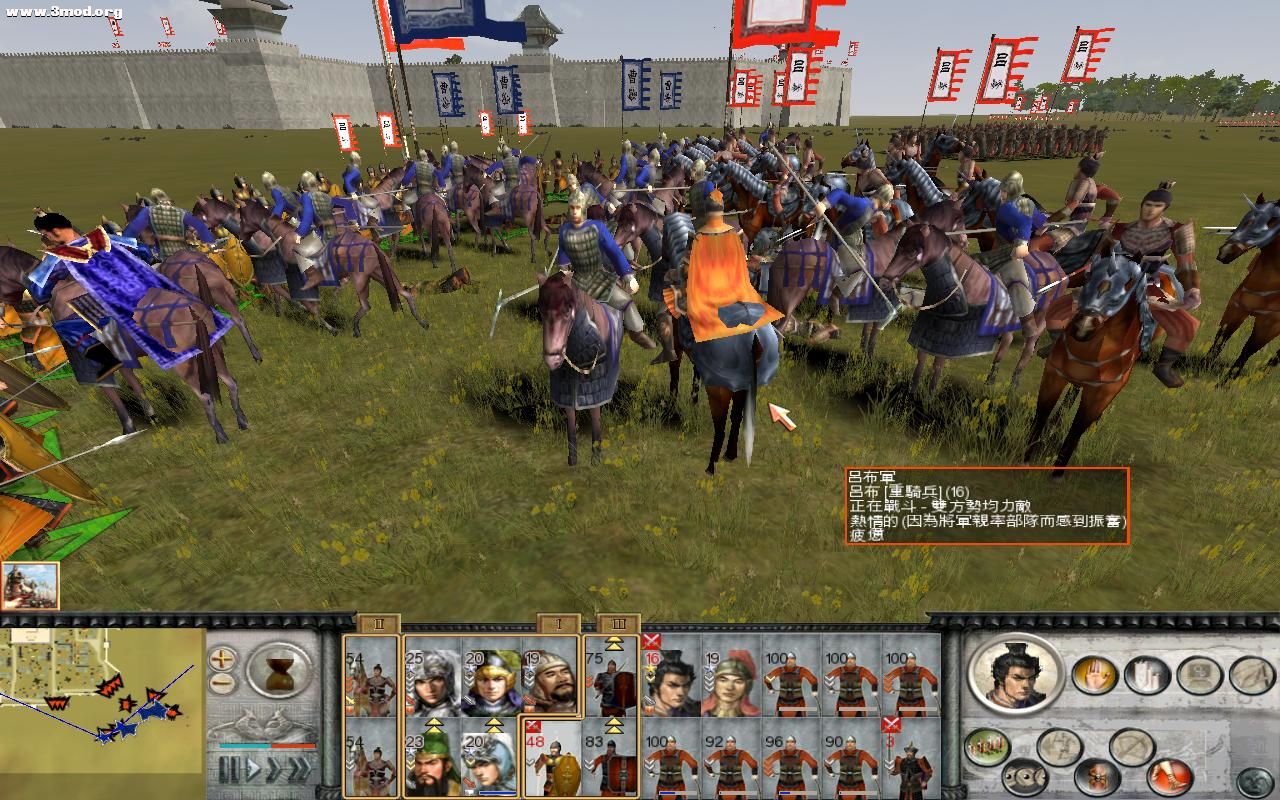Select the yellow halt orders hand icon
Viewport: 1280px width, 800px height.
pos(1094,675)
